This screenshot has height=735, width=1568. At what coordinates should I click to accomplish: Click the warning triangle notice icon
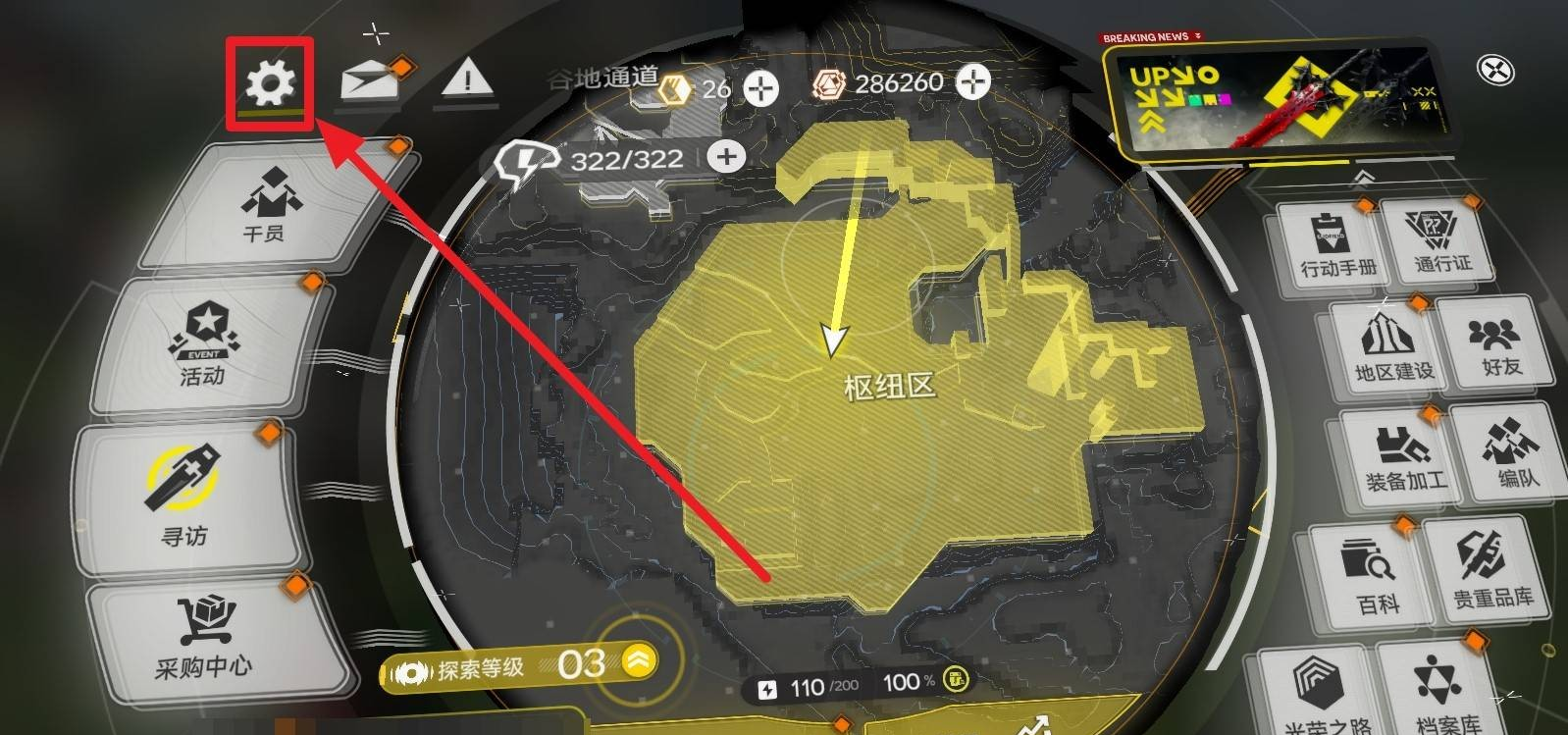467,78
